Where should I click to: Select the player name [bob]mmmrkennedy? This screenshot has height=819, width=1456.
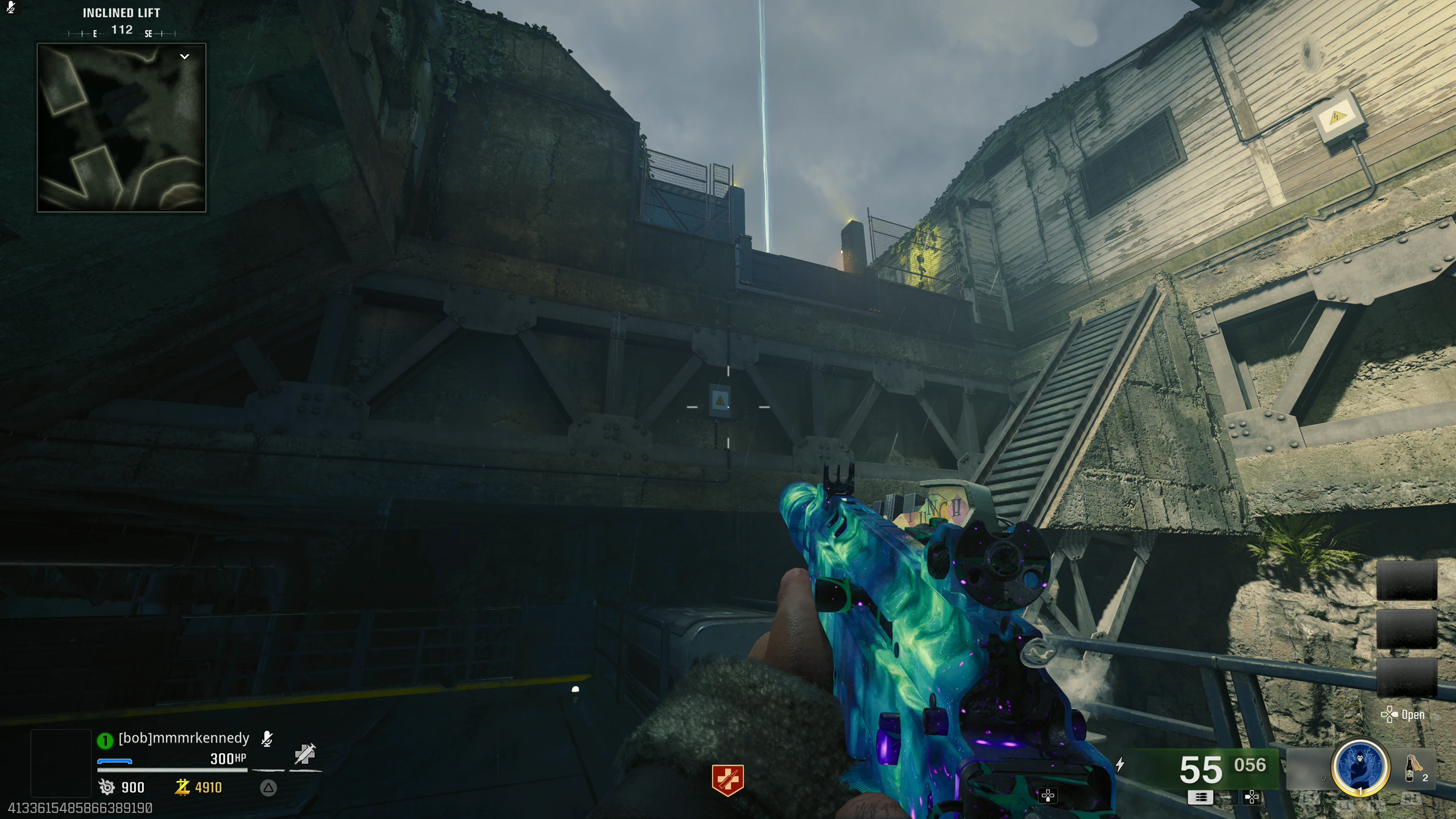(x=184, y=738)
